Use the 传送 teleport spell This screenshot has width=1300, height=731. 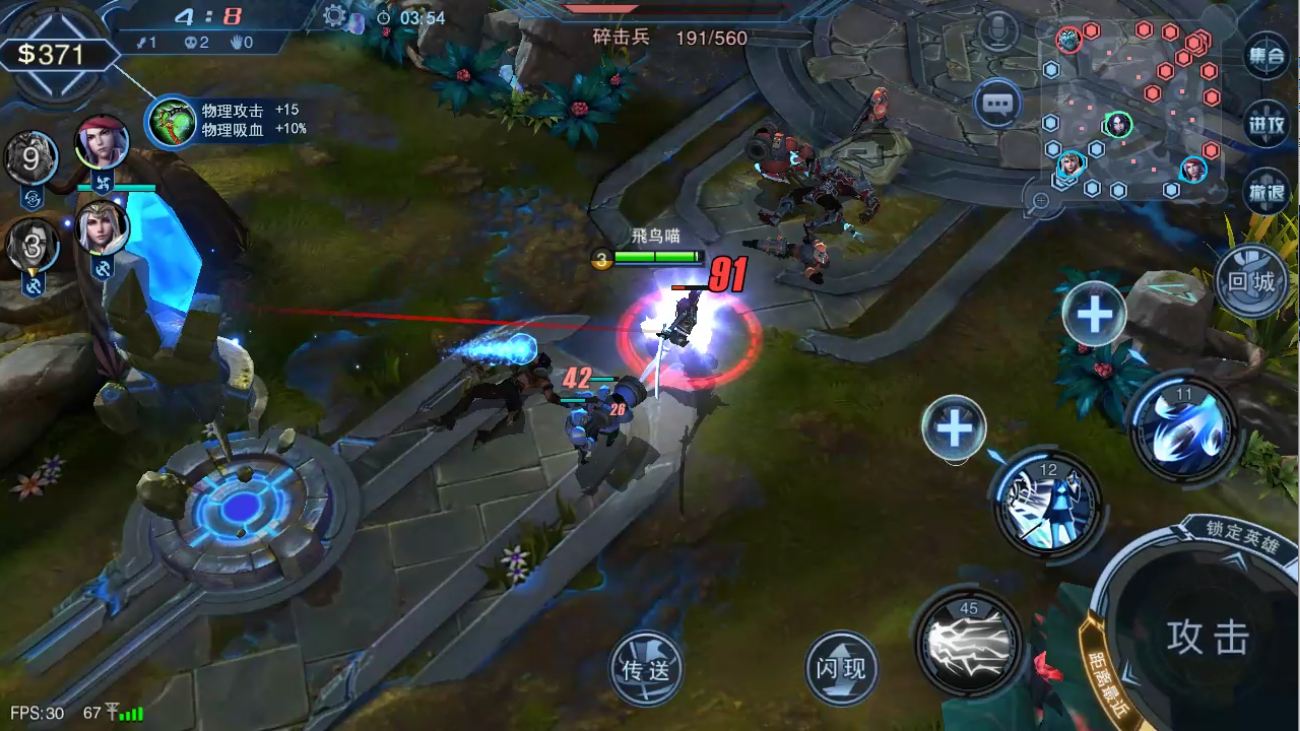pos(646,668)
